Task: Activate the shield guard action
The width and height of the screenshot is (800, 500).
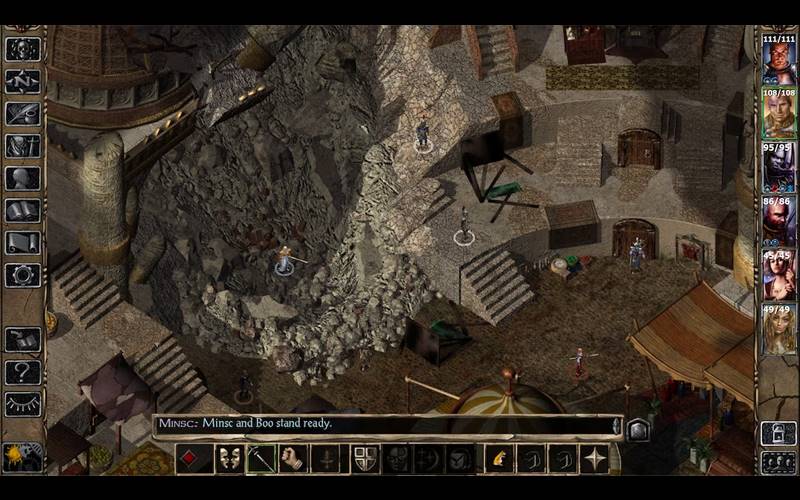Action: tap(366, 458)
